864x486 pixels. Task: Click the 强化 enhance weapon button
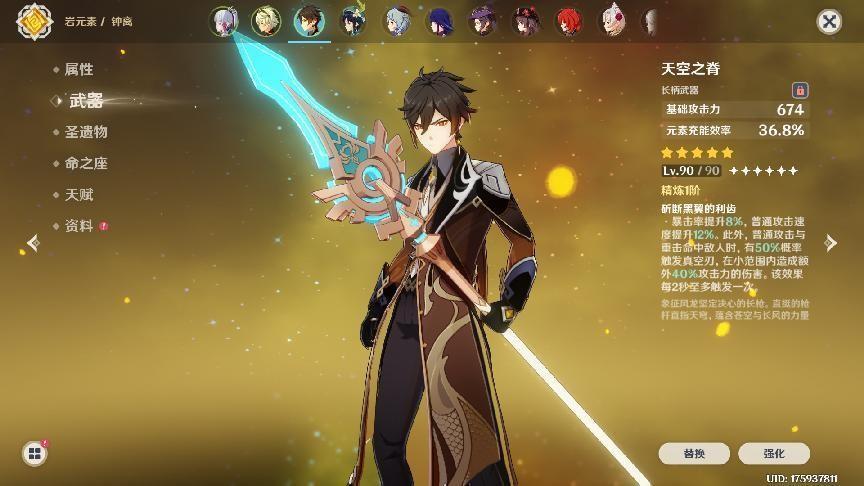[774, 454]
